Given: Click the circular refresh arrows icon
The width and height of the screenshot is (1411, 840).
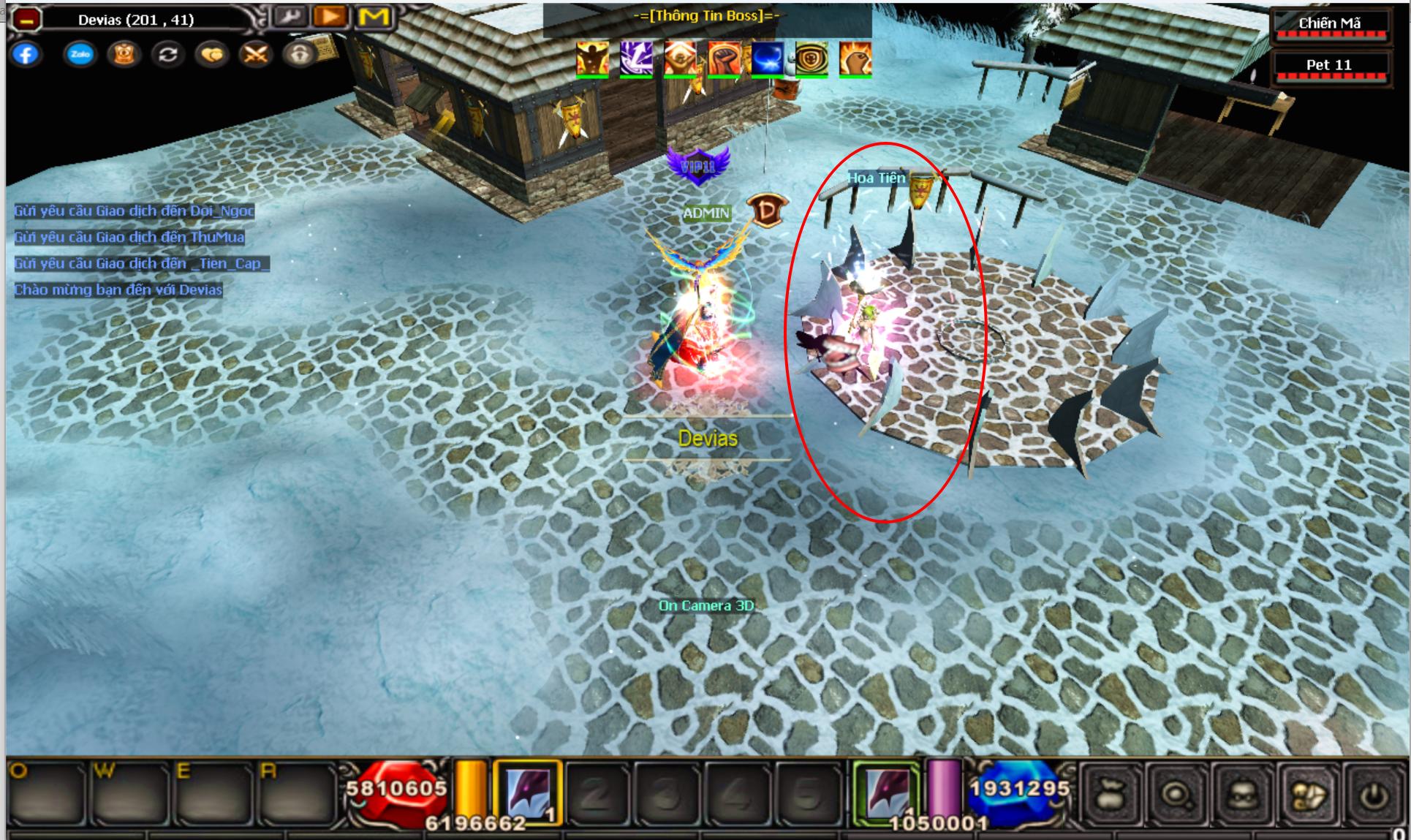Looking at the screenshot, I should [x=167, y=55].
